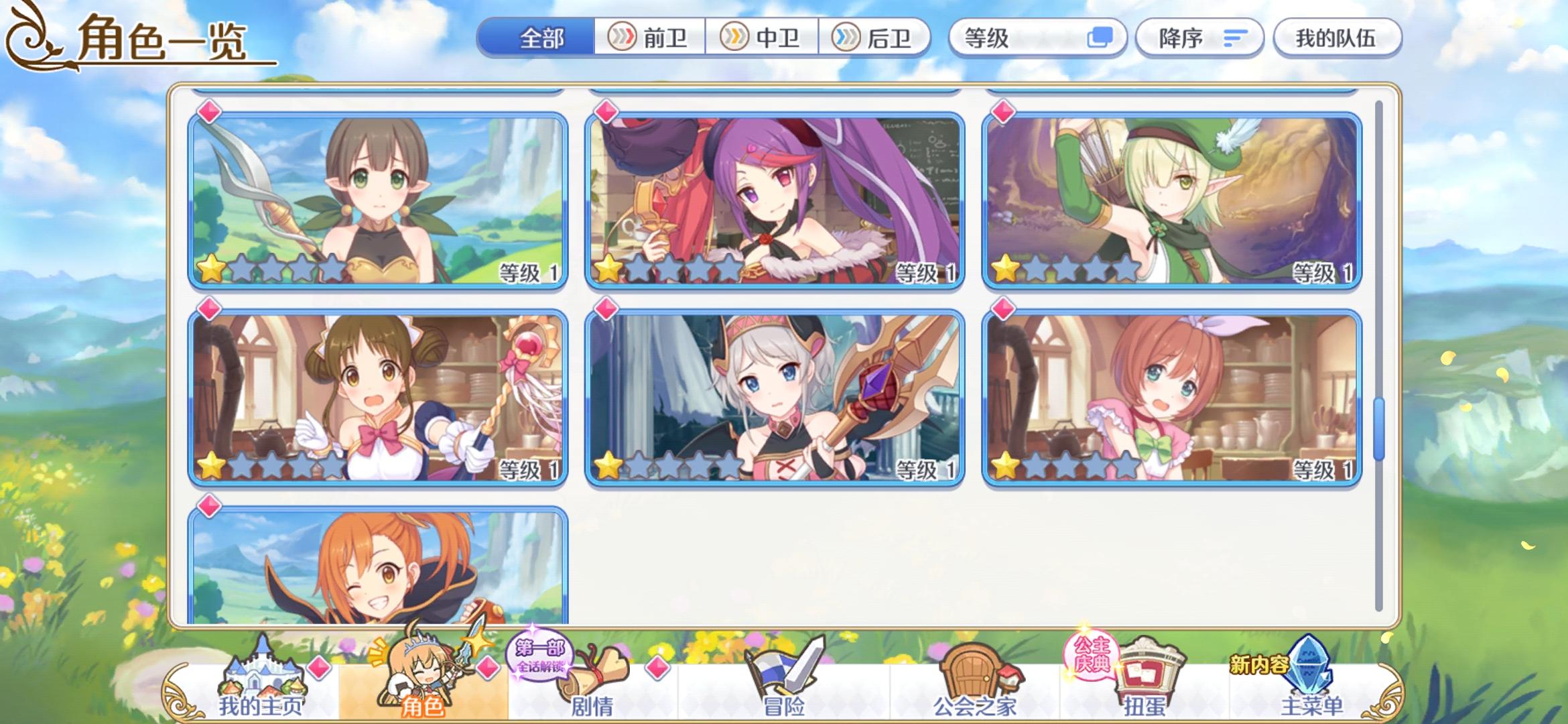Click the sort lines icon beside 降序
Viewport: 1568px width, 724px height.
point(1236,38)
